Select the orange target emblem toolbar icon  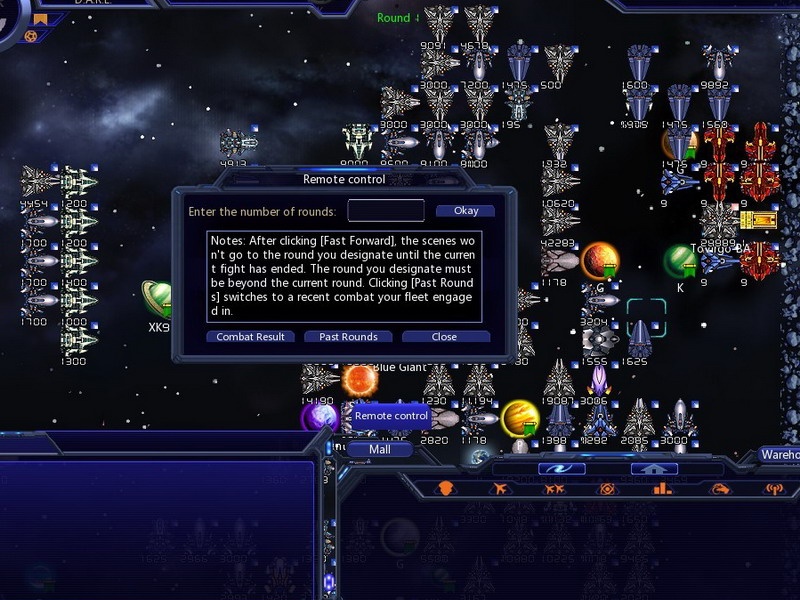[607, 489]
